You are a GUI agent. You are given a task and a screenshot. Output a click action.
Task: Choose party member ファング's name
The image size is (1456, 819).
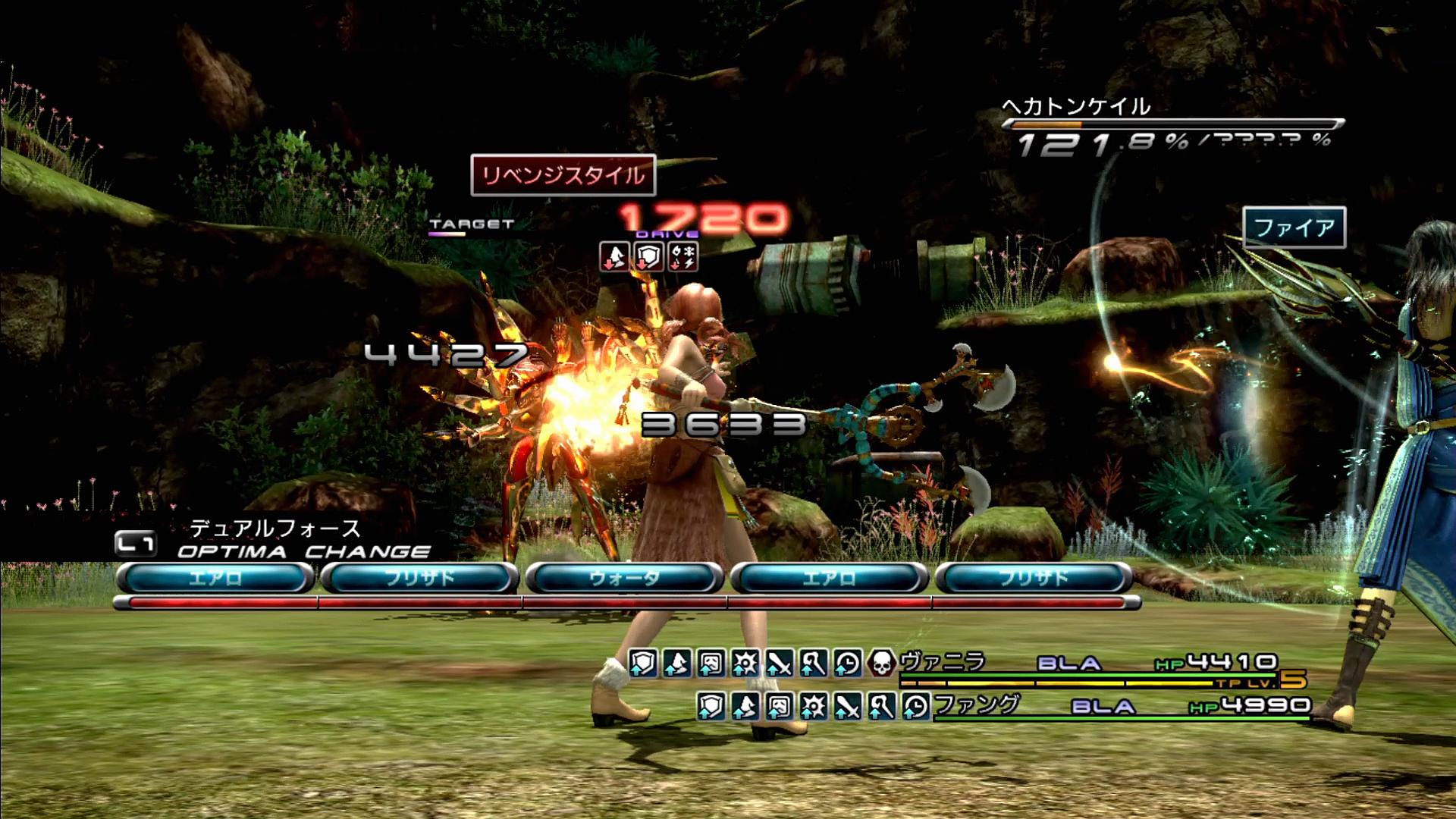point(977,705)
